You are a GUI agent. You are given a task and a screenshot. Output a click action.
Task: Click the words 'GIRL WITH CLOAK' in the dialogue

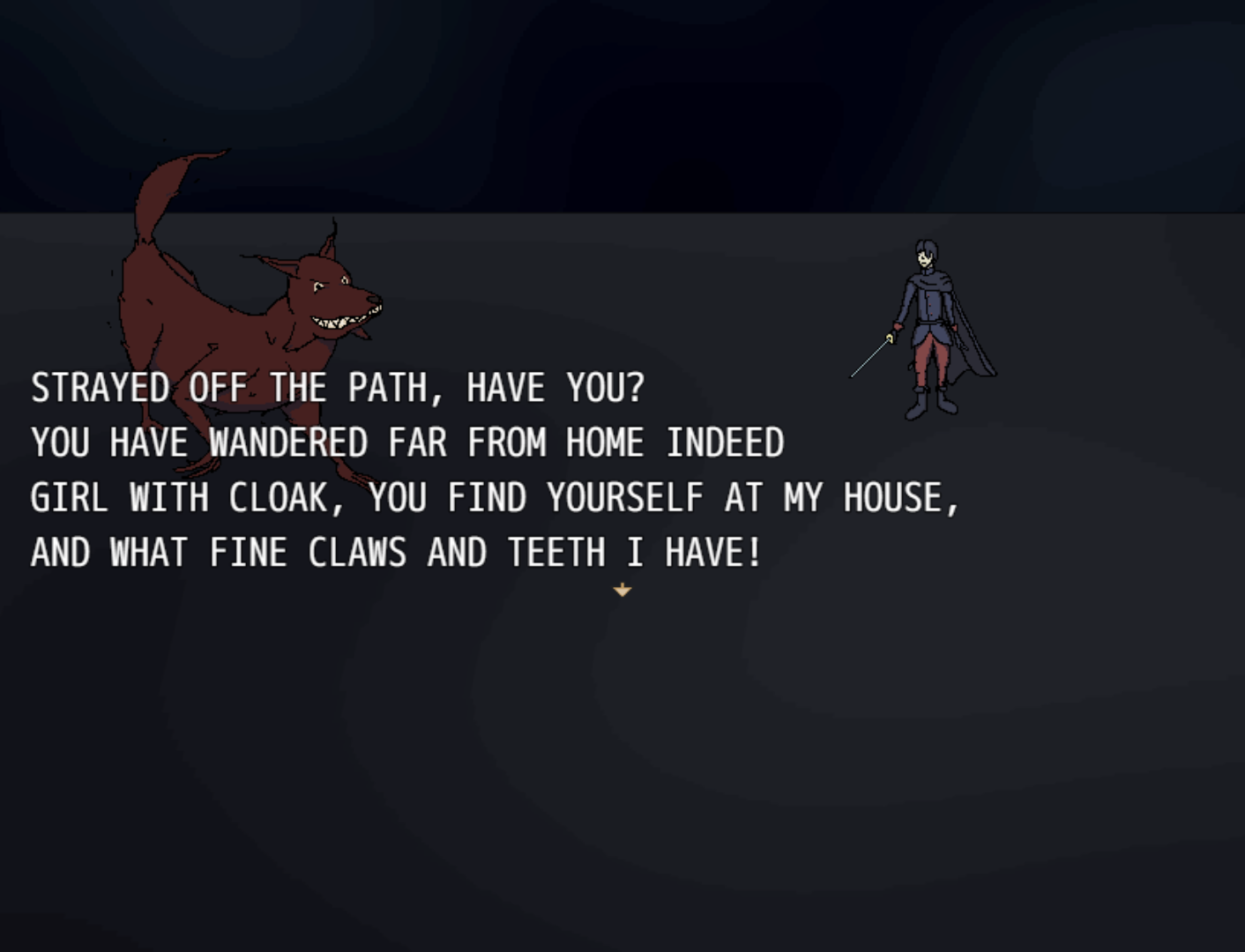(x=176, y=496)
